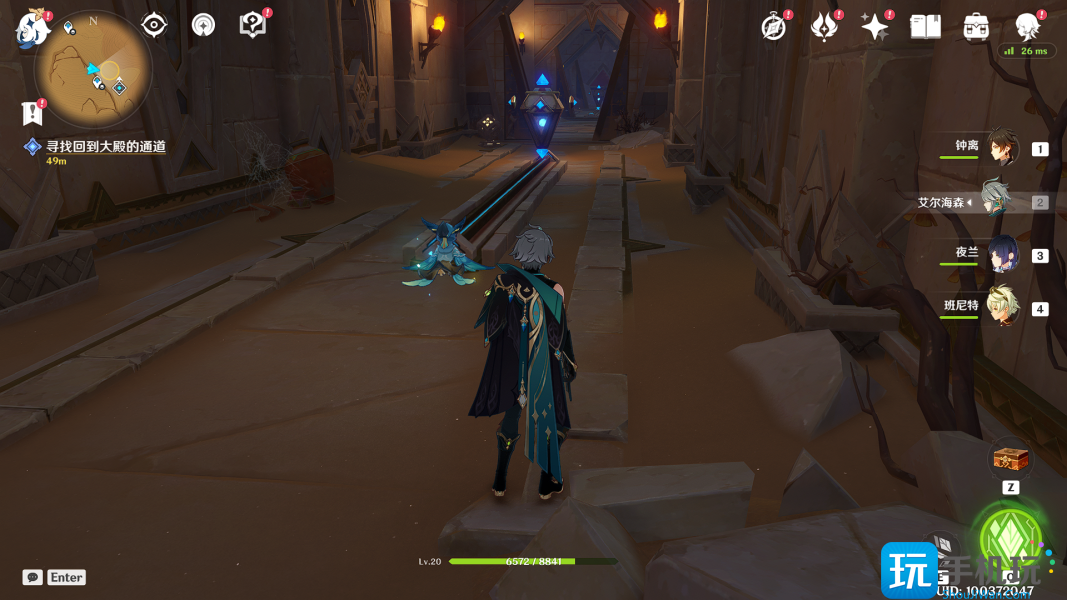Open the character profile icon
This screenshot has width=1067, height=600.
[1027, 26]
